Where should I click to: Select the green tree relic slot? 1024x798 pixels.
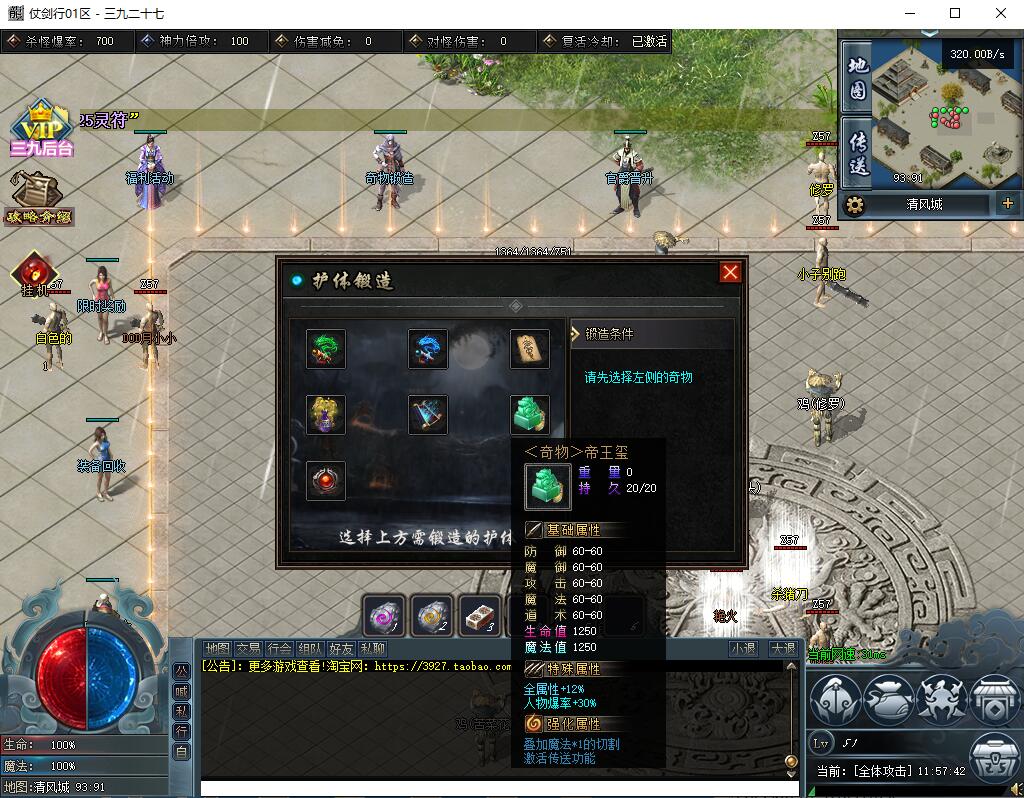(x=326, y=349)
